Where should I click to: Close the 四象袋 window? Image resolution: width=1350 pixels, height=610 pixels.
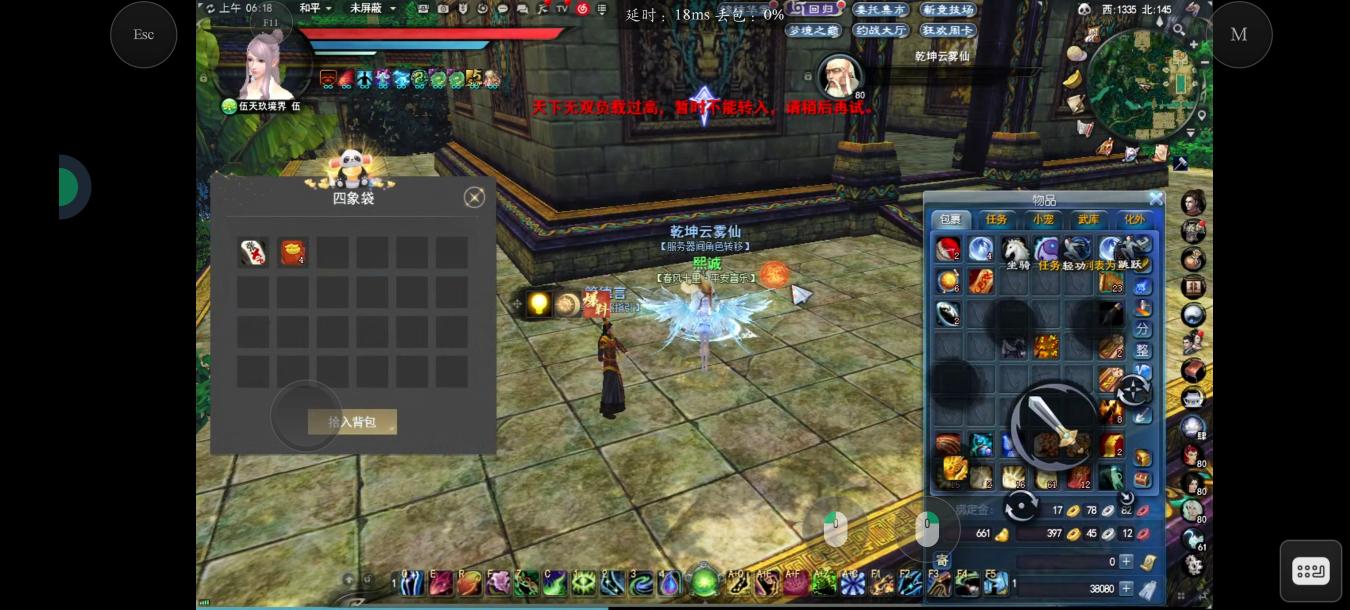475,198
